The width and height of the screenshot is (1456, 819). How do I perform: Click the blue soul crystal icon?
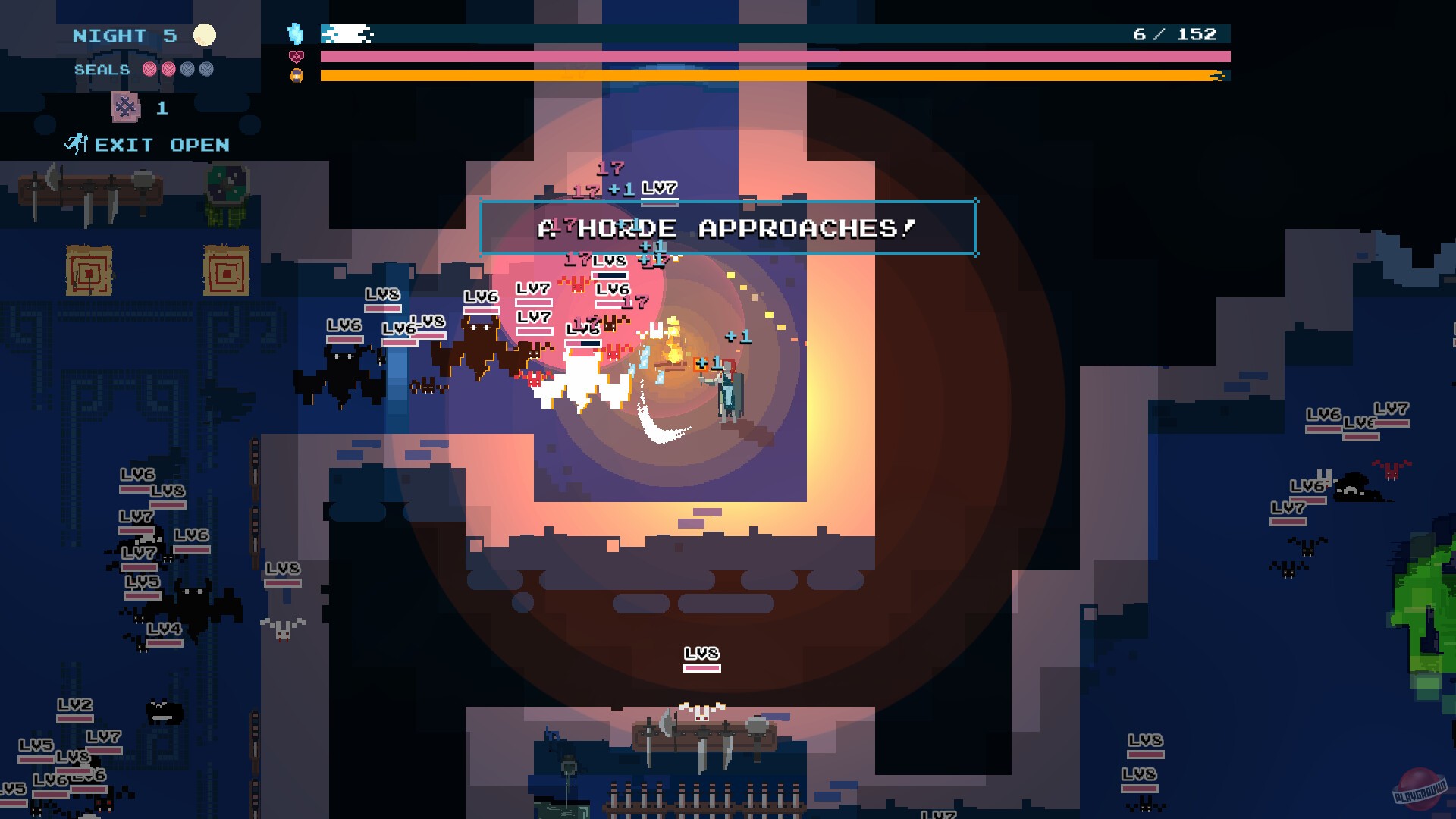[x=297, y=34]
